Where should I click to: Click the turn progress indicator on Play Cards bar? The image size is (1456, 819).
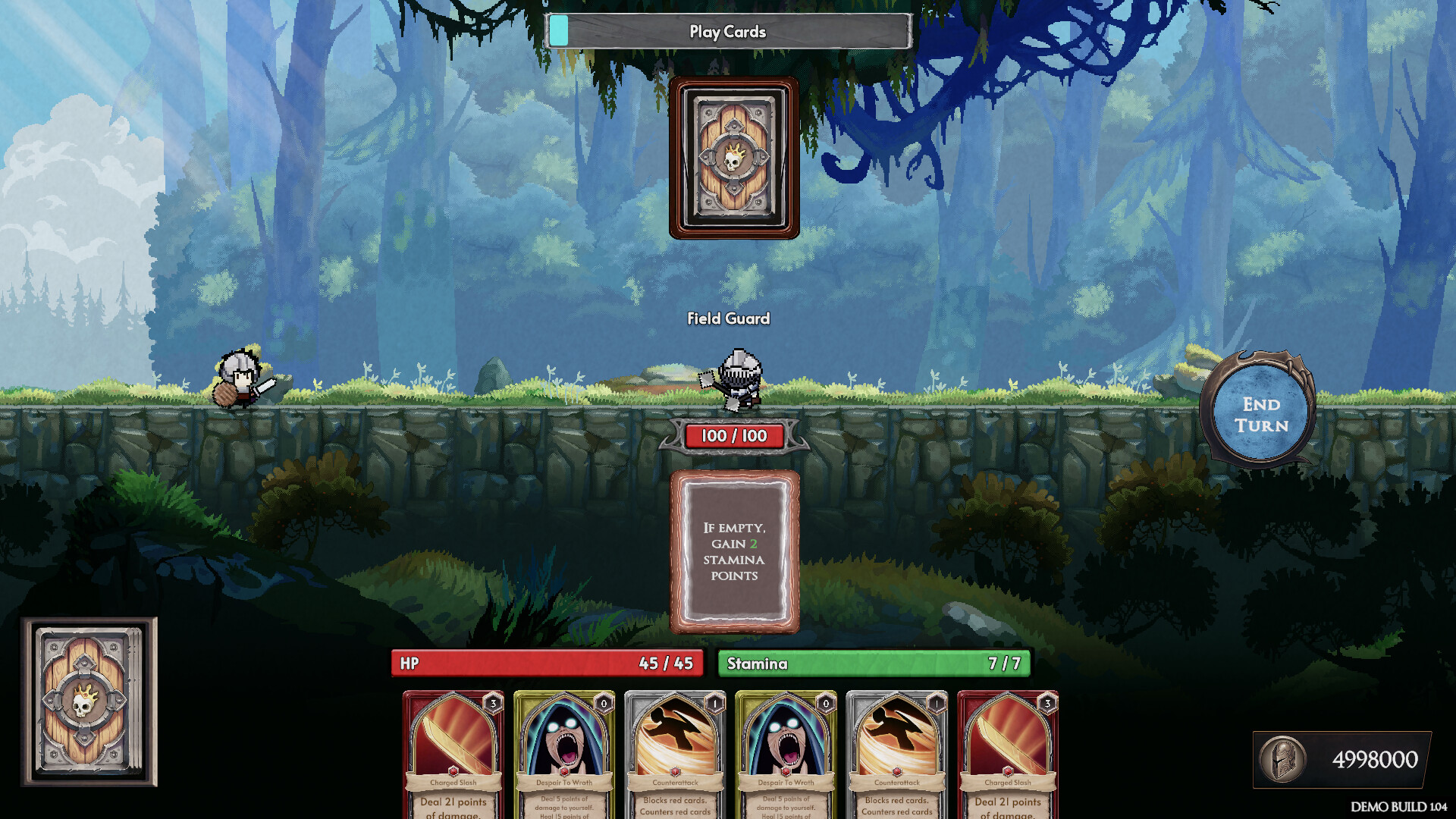(x=559, y=31)
